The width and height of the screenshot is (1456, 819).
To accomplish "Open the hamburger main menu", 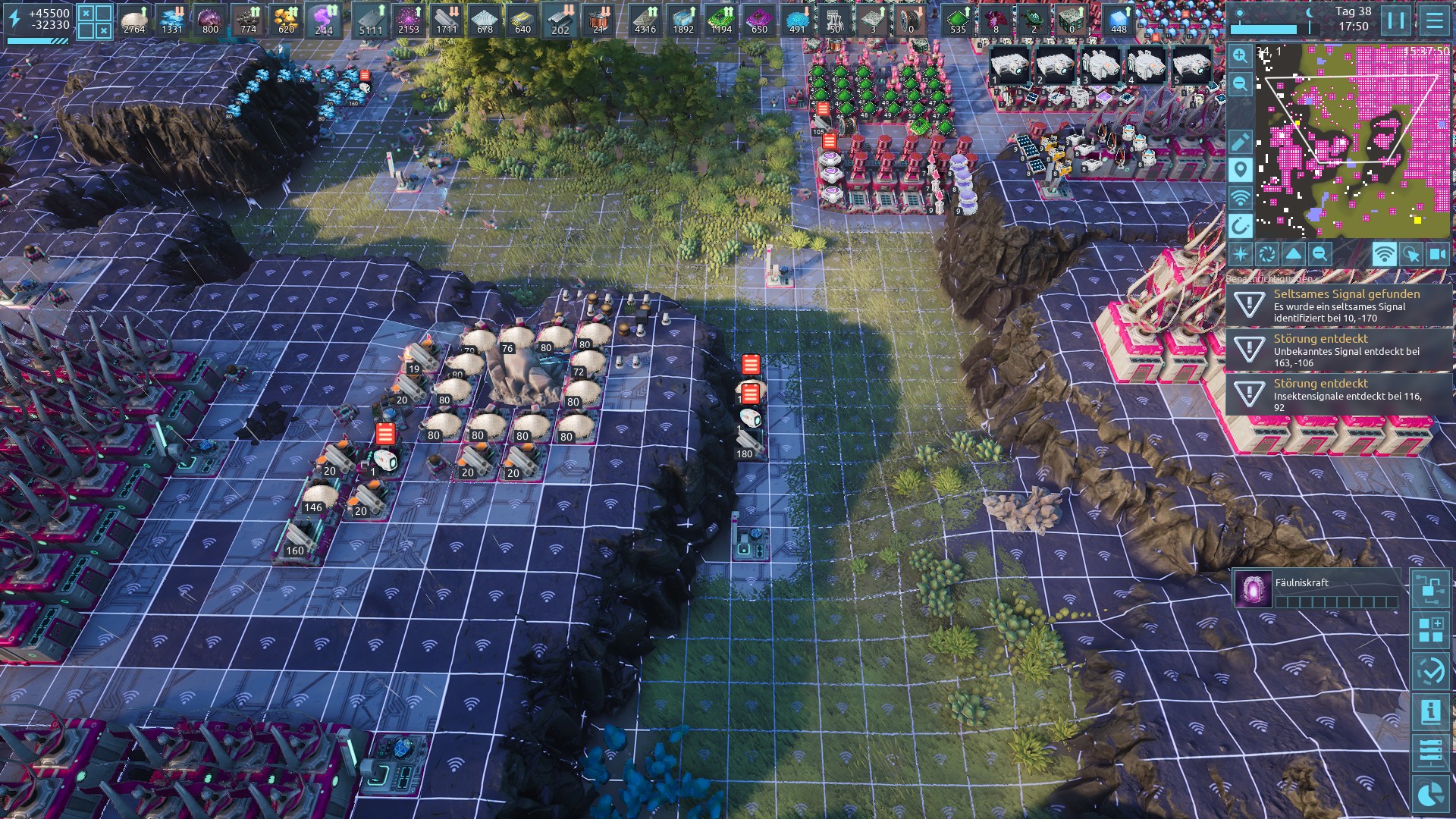I will click(x=1434, y=20).
